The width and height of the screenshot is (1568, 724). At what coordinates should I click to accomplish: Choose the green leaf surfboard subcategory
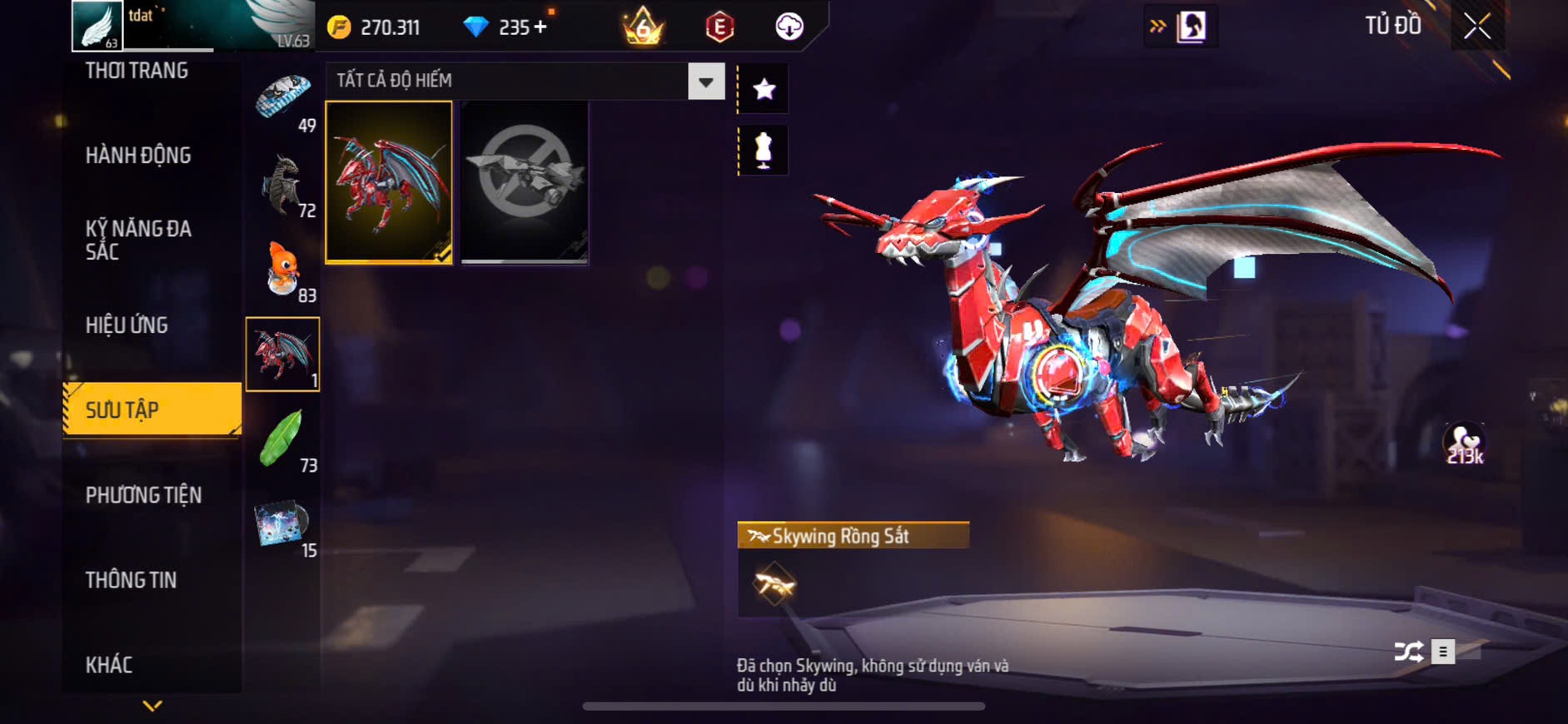click(283, 439)
